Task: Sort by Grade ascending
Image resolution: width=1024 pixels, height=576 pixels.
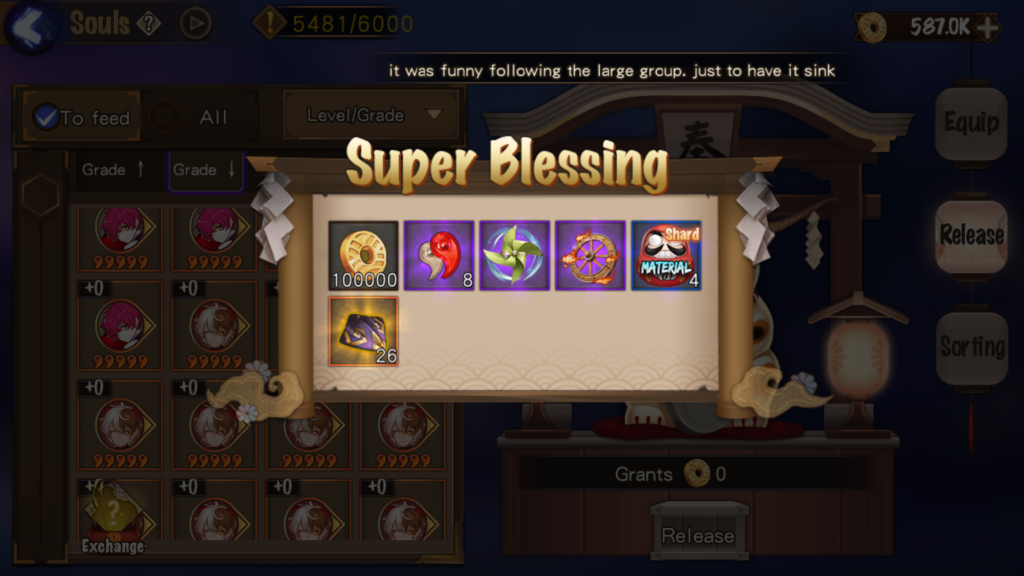Action: pyautogui.click(x=114, y=170)
